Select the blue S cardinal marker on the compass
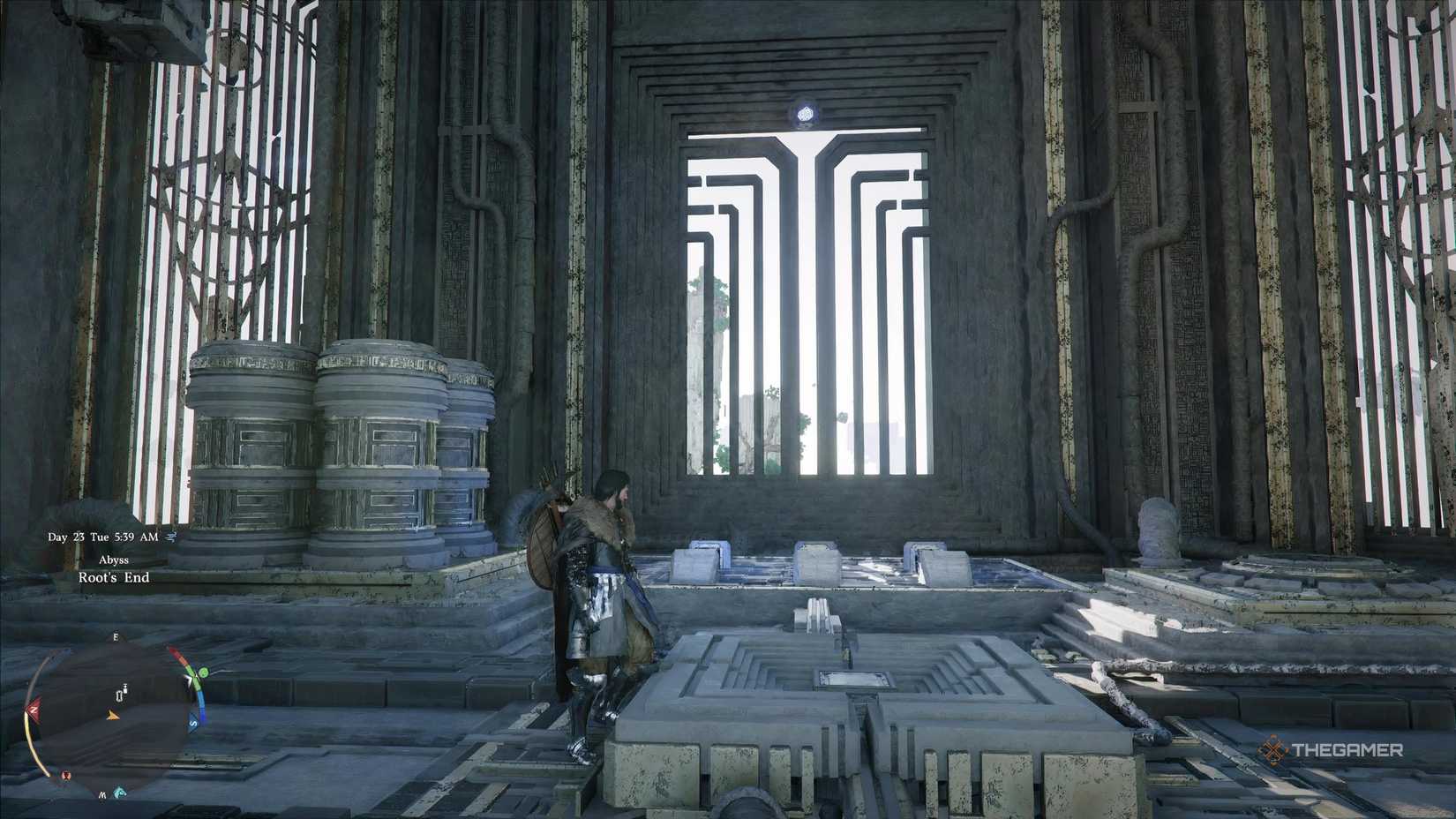 [193, 724]
